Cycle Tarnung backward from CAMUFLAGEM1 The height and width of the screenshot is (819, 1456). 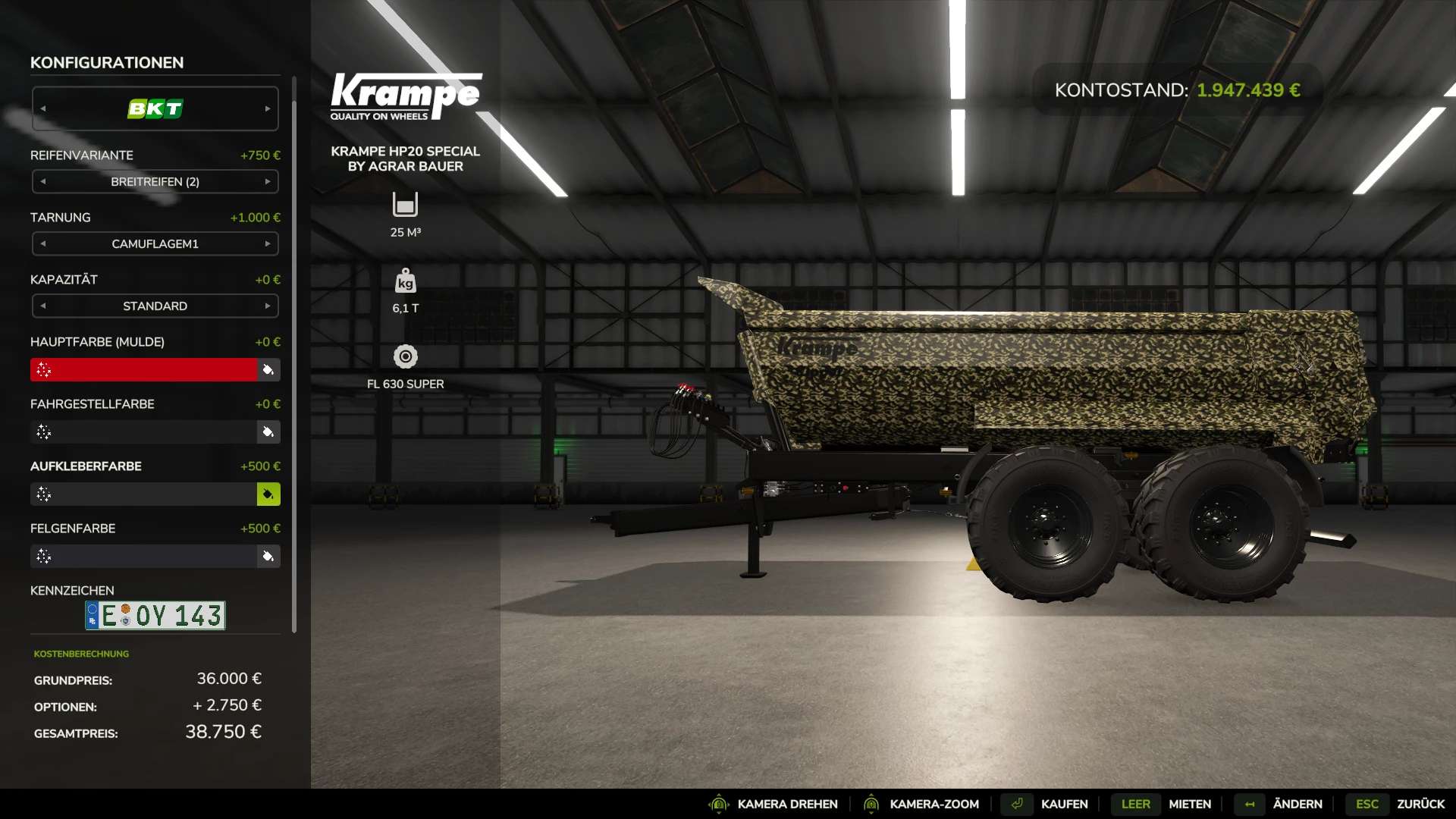(43, 244)
